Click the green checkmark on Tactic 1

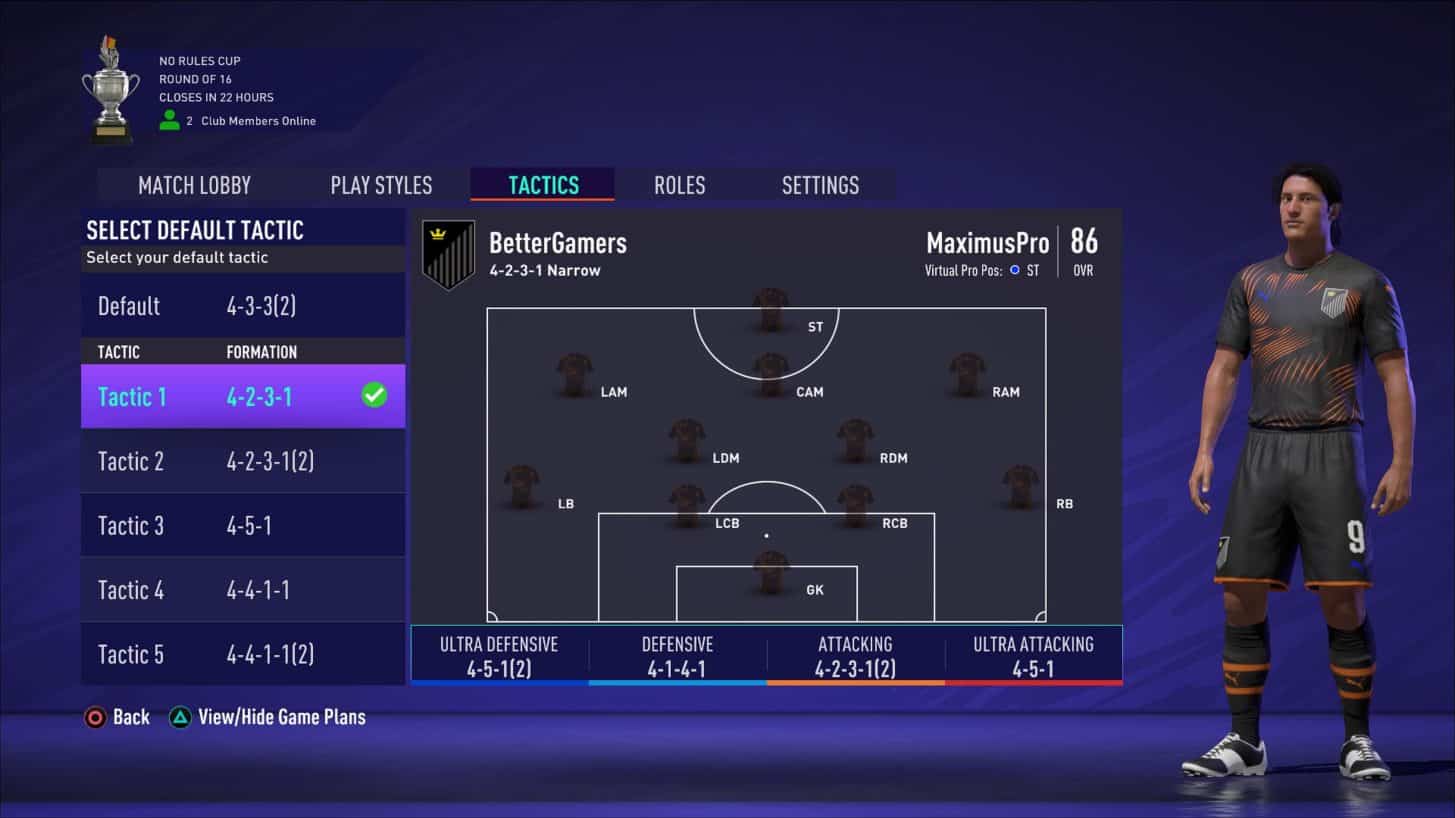(x=374, y=396)
